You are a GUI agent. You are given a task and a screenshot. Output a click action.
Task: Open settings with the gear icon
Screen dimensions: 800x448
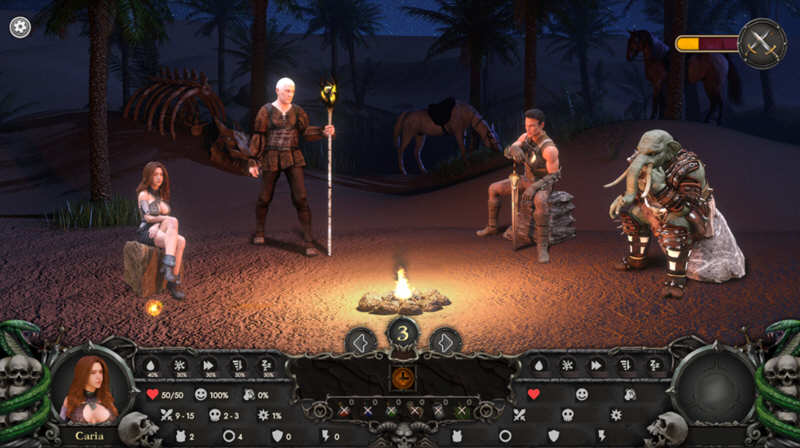[x=20, y=27]
